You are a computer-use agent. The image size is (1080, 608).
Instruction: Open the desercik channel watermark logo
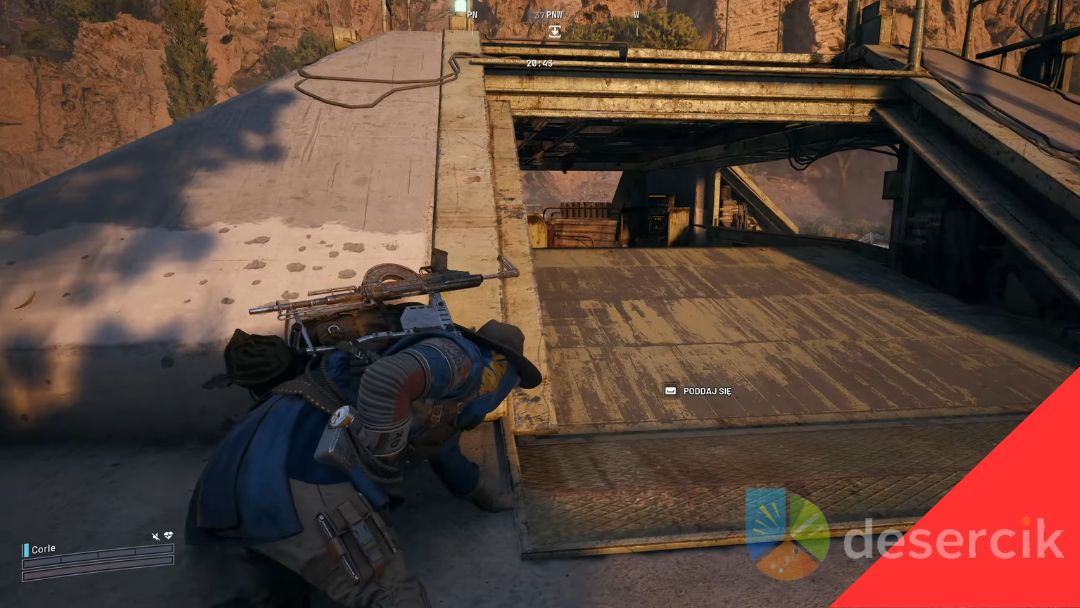(x=787, y=533)
